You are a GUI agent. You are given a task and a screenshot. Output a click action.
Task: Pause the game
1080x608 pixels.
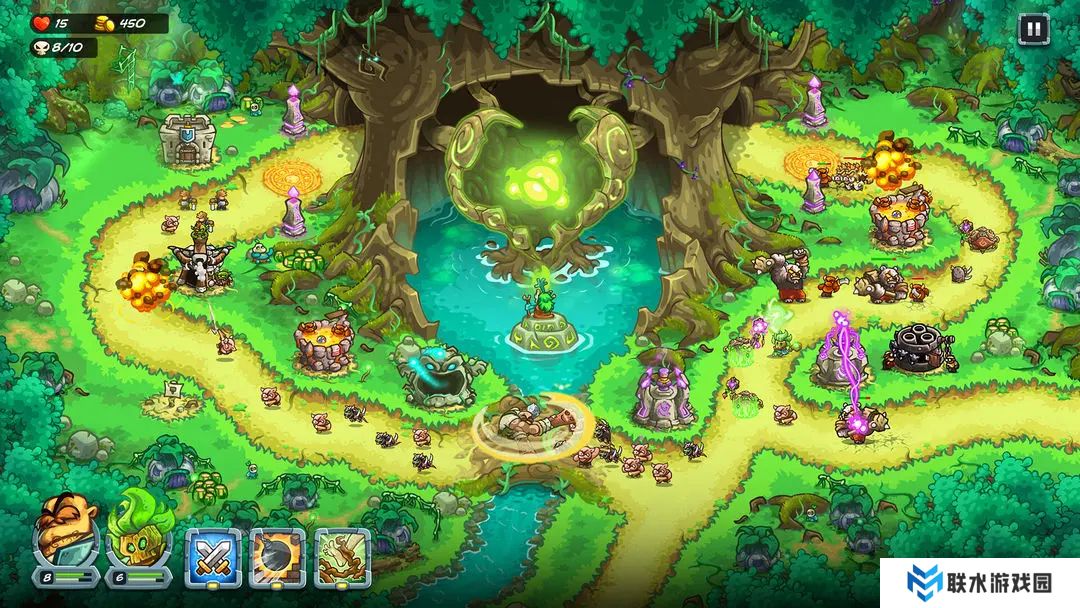1033,29
